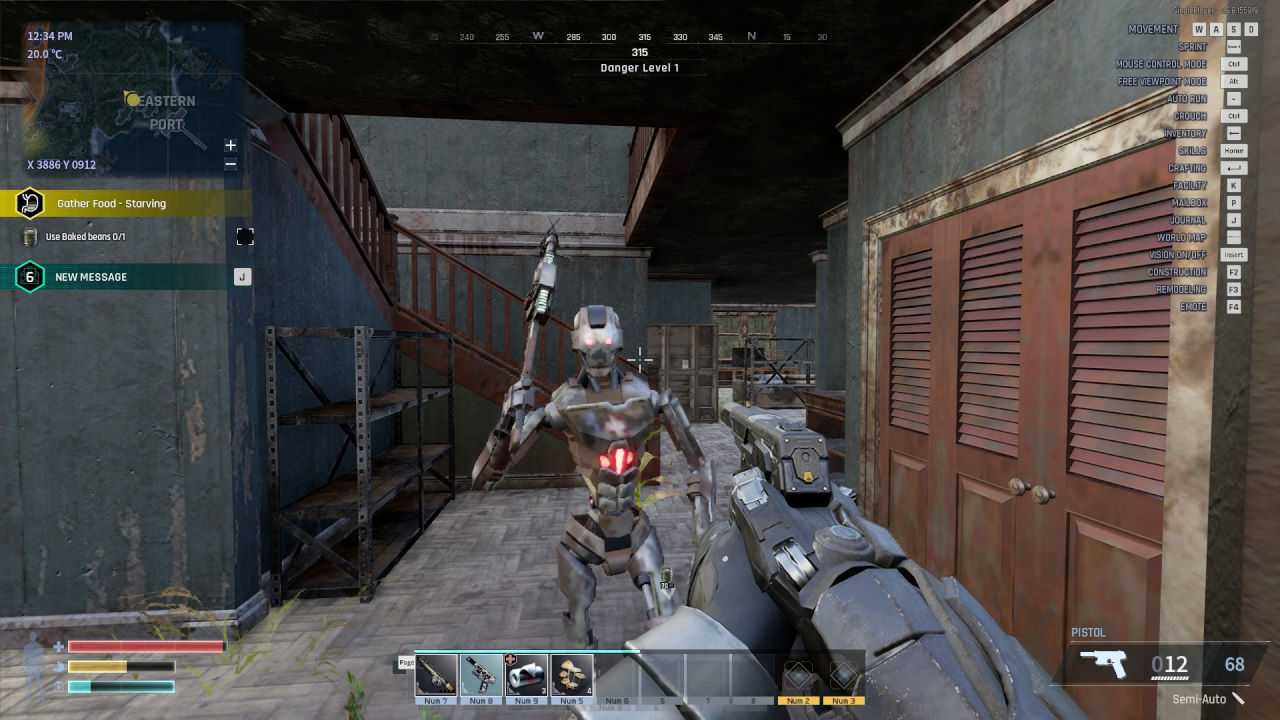Activate the diamond skill slot Num 2
Viewport: 1280px width, 720px height.
click(798, 675)
